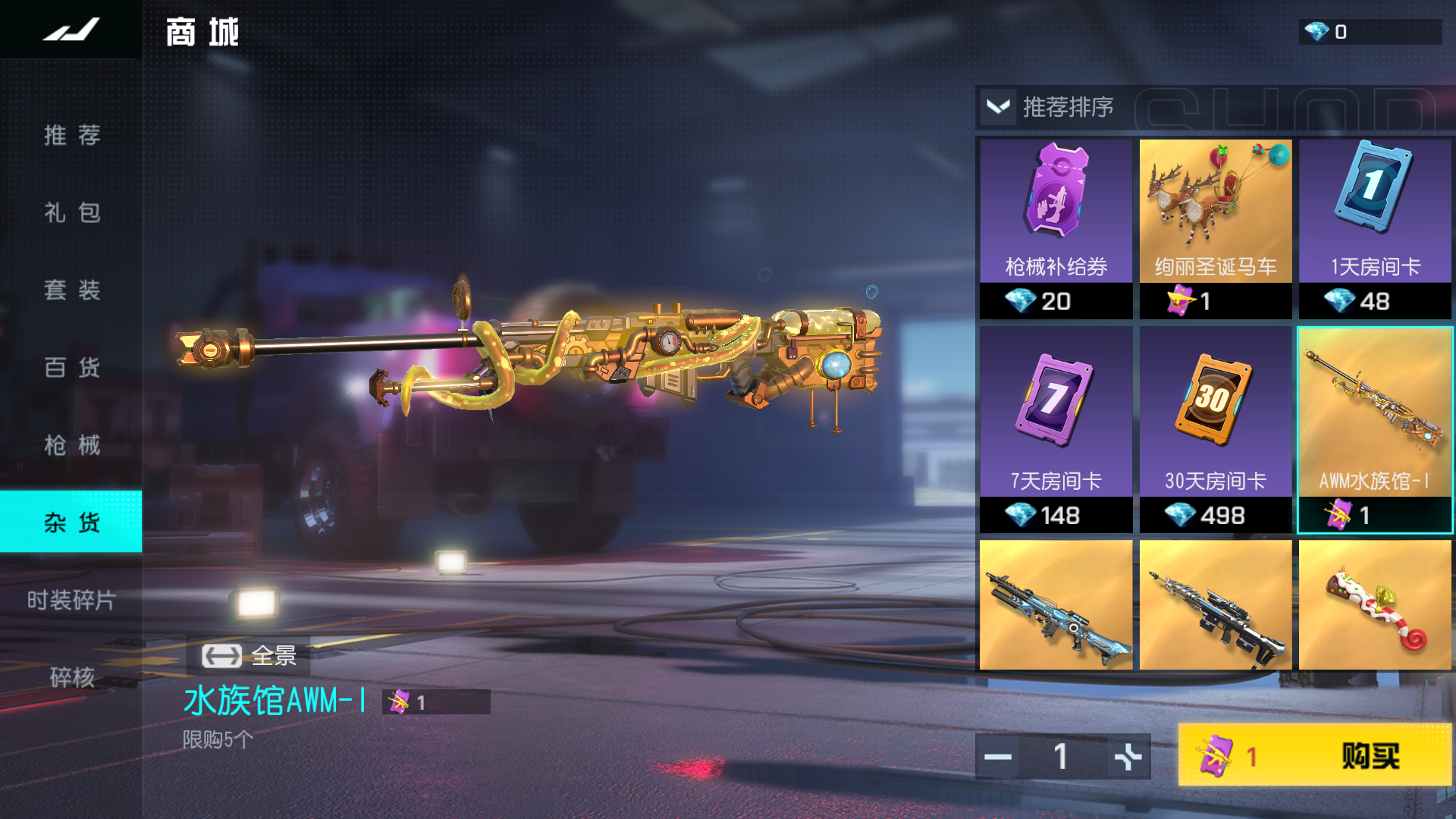This screenshot has height=819, width=1456.
Task: Increase purchase quantity with plus button
Action: pyautogui.click(x=1128, y=757)
